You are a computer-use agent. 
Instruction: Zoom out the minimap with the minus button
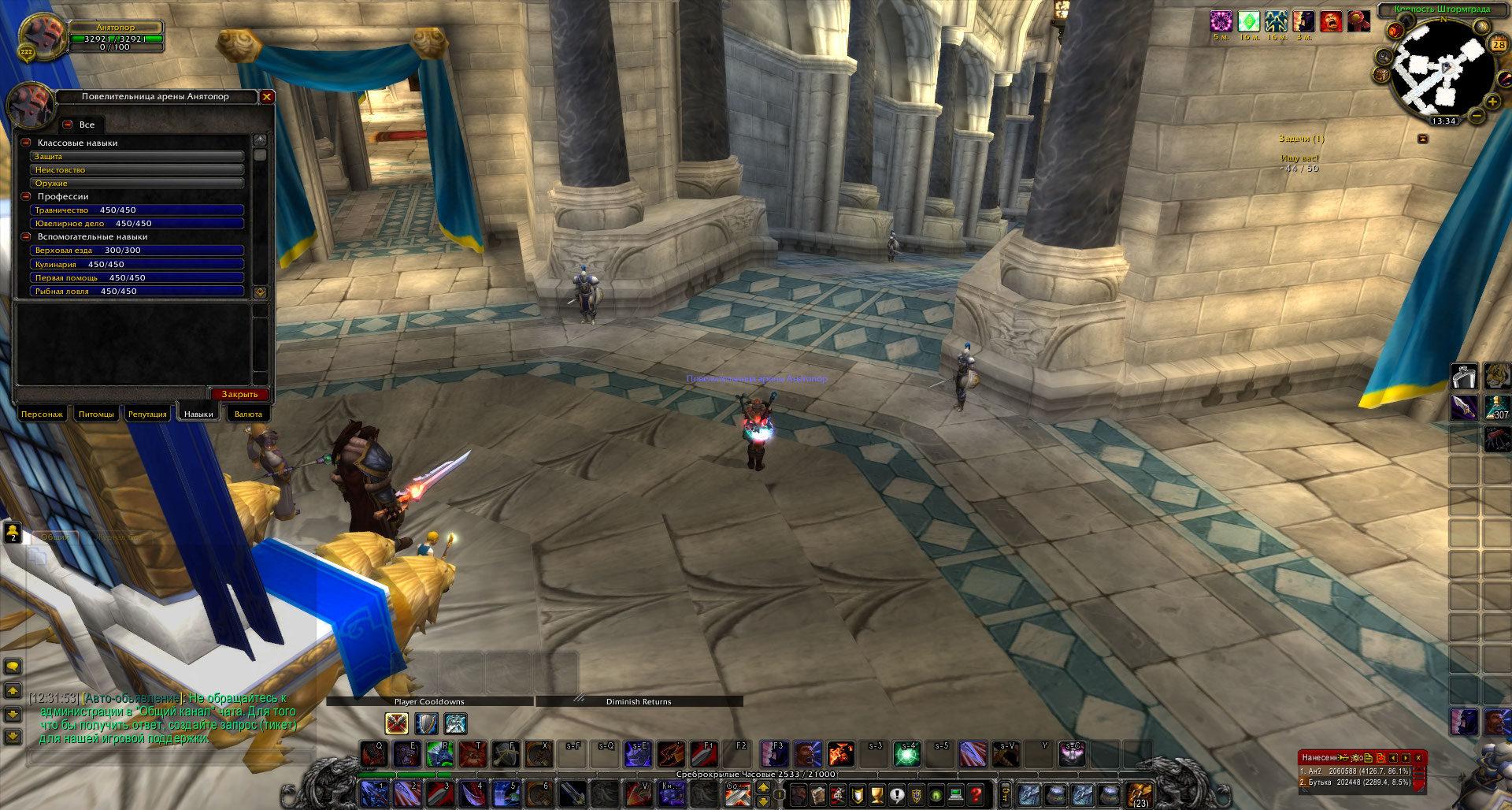point(1477,116)
